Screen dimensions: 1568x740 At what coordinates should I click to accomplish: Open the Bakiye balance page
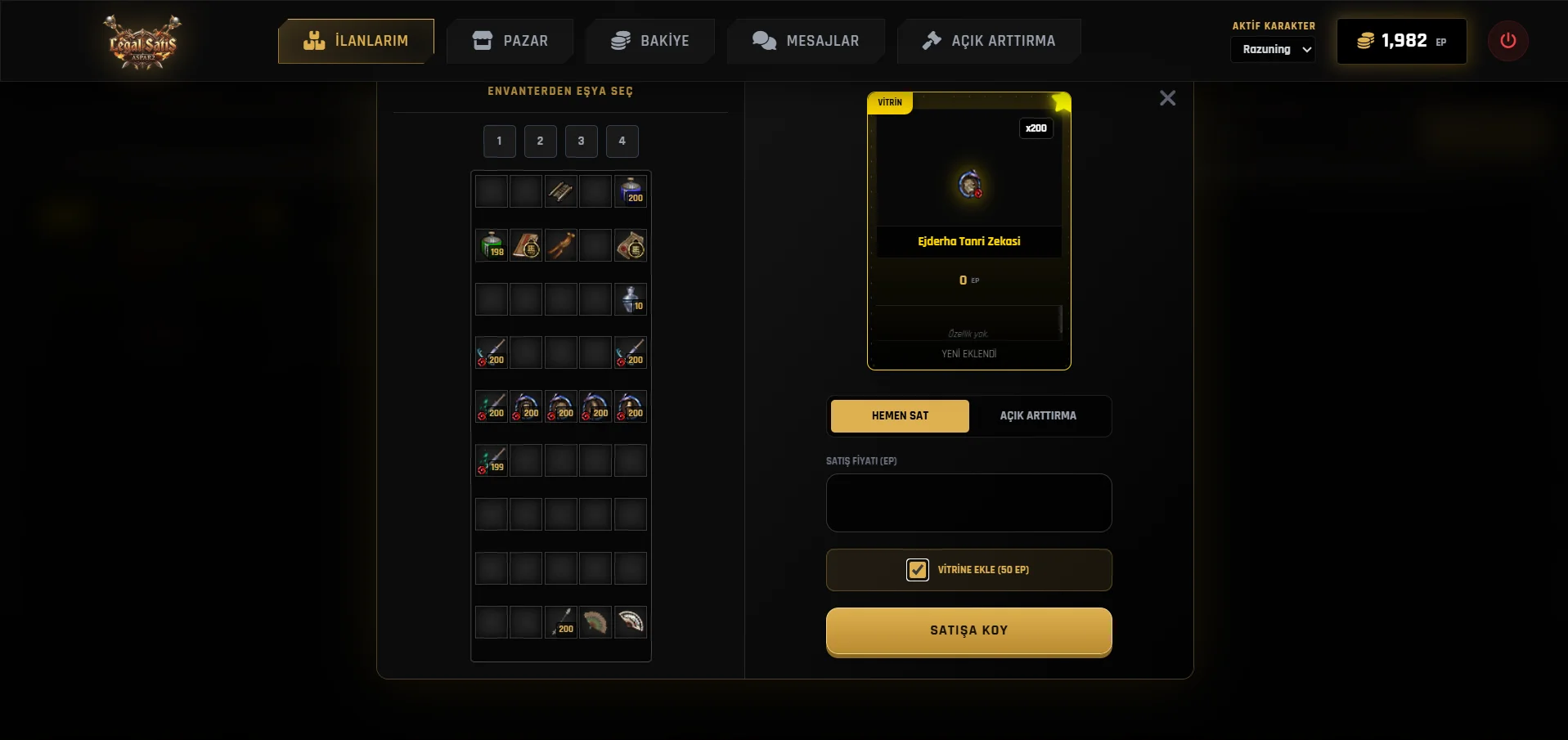650,41
